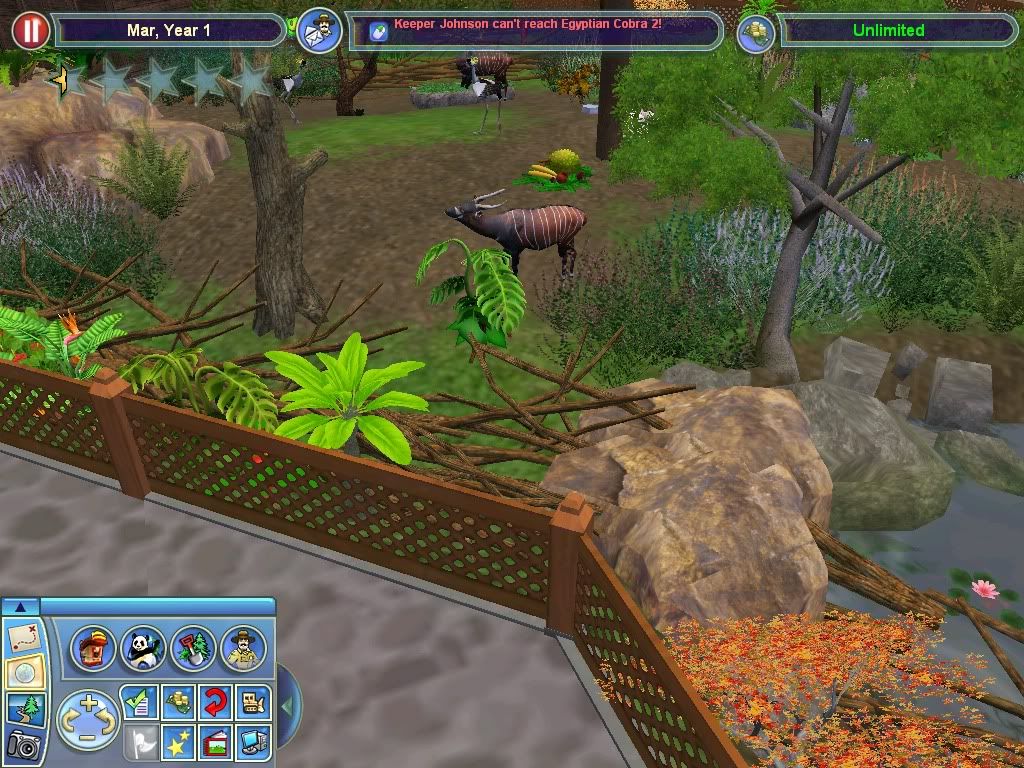Open the construction buildings menu

(x=92, y=648)
